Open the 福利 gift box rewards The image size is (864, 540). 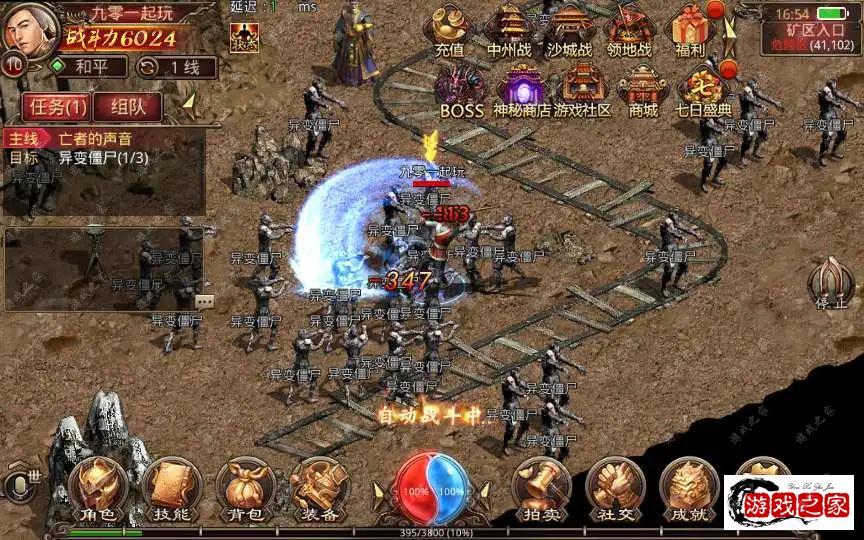[691, 28]
